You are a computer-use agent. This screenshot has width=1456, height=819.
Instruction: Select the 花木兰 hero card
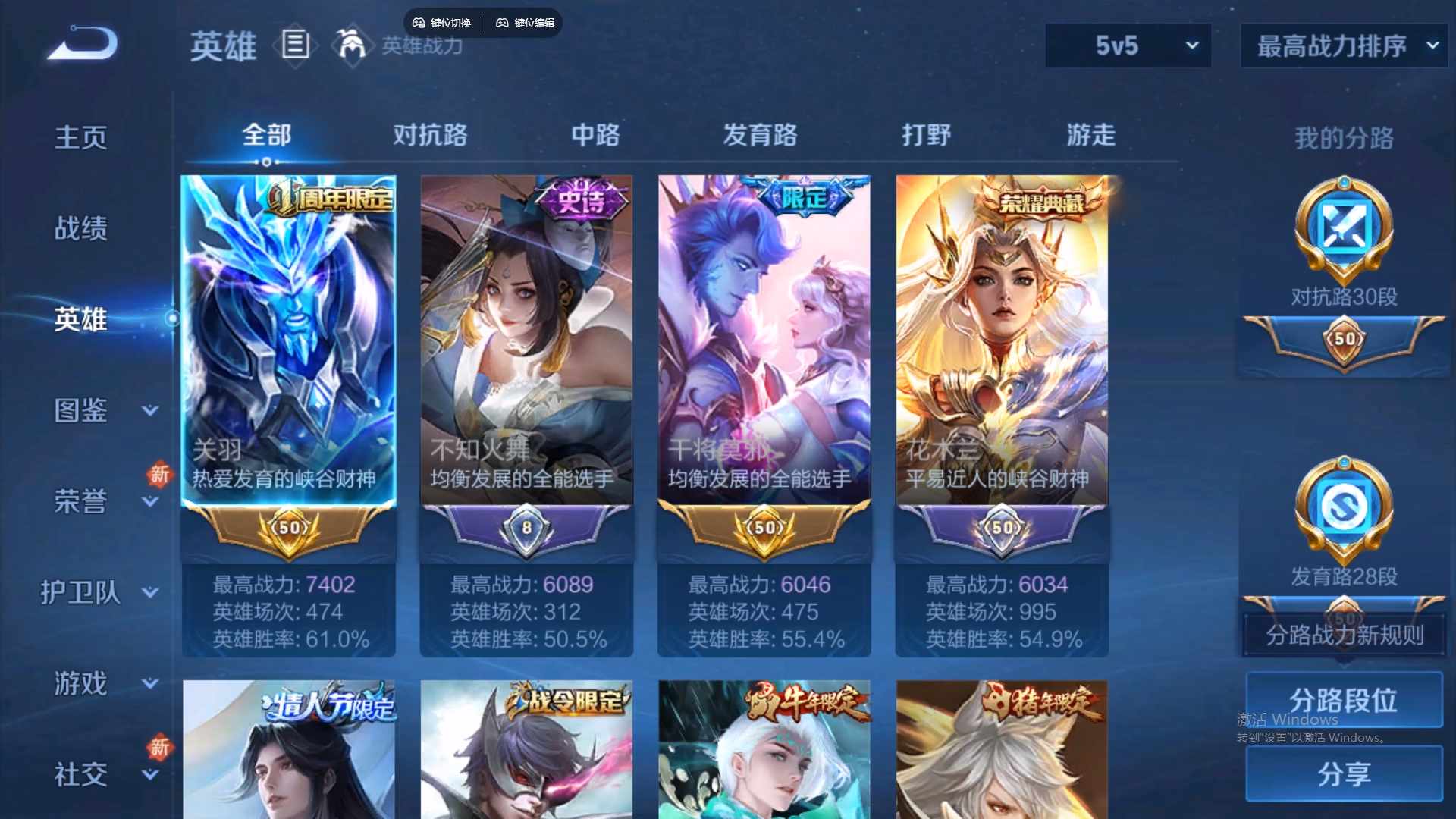click(1002, 341)
